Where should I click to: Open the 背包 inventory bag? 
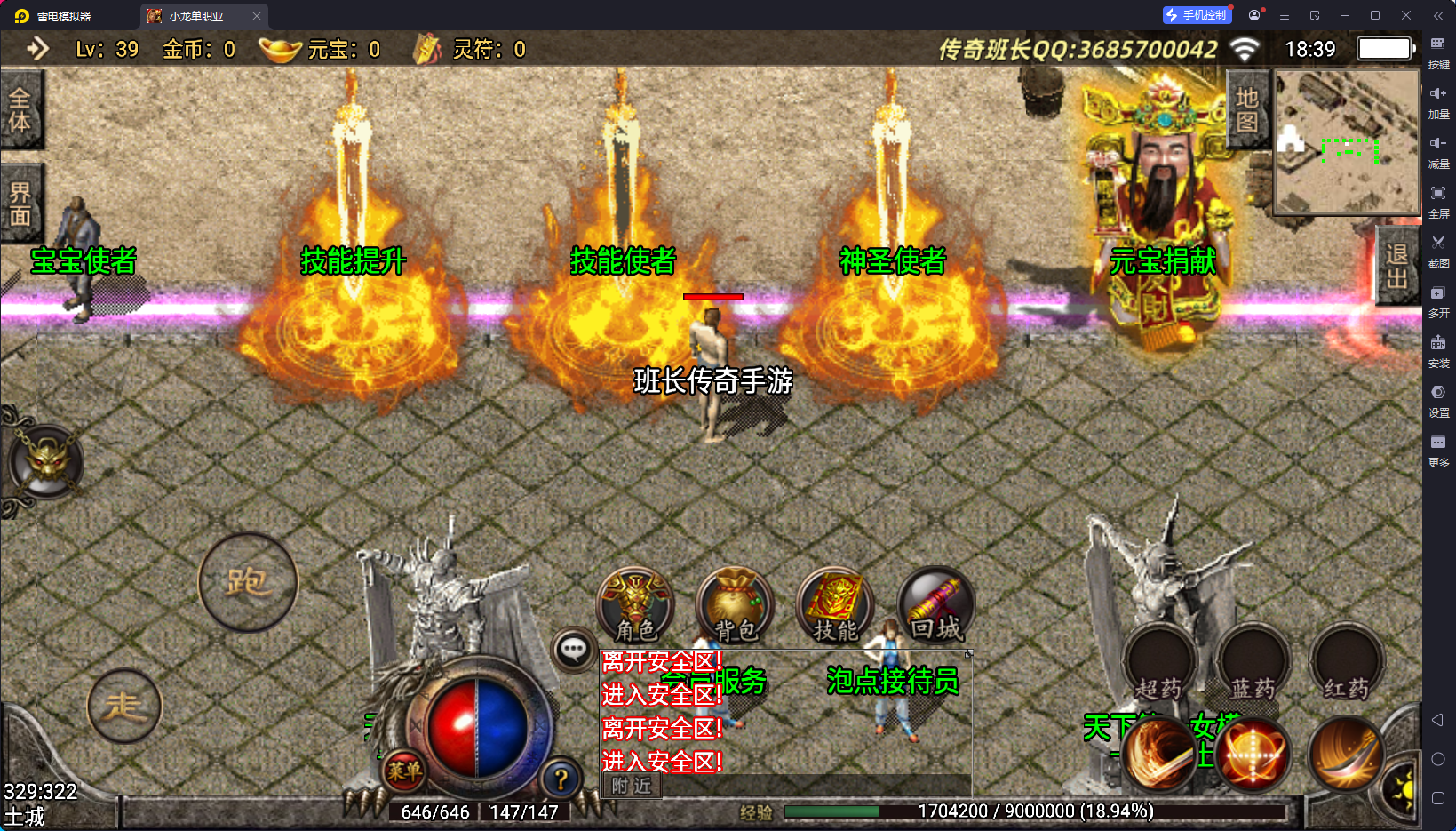click(736, 606)
